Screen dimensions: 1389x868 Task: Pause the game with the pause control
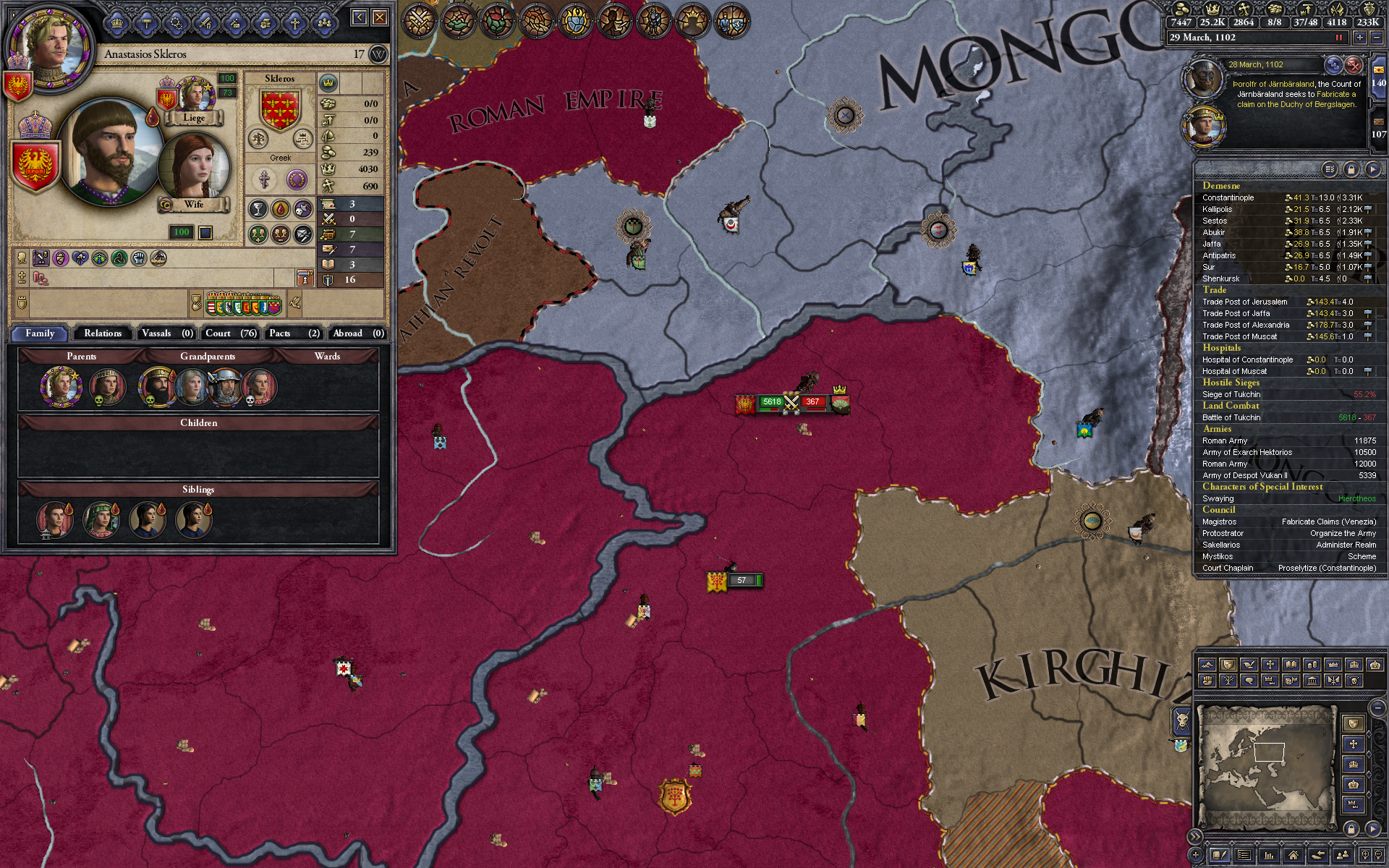pyautogui.click(x=1341, y=38)
